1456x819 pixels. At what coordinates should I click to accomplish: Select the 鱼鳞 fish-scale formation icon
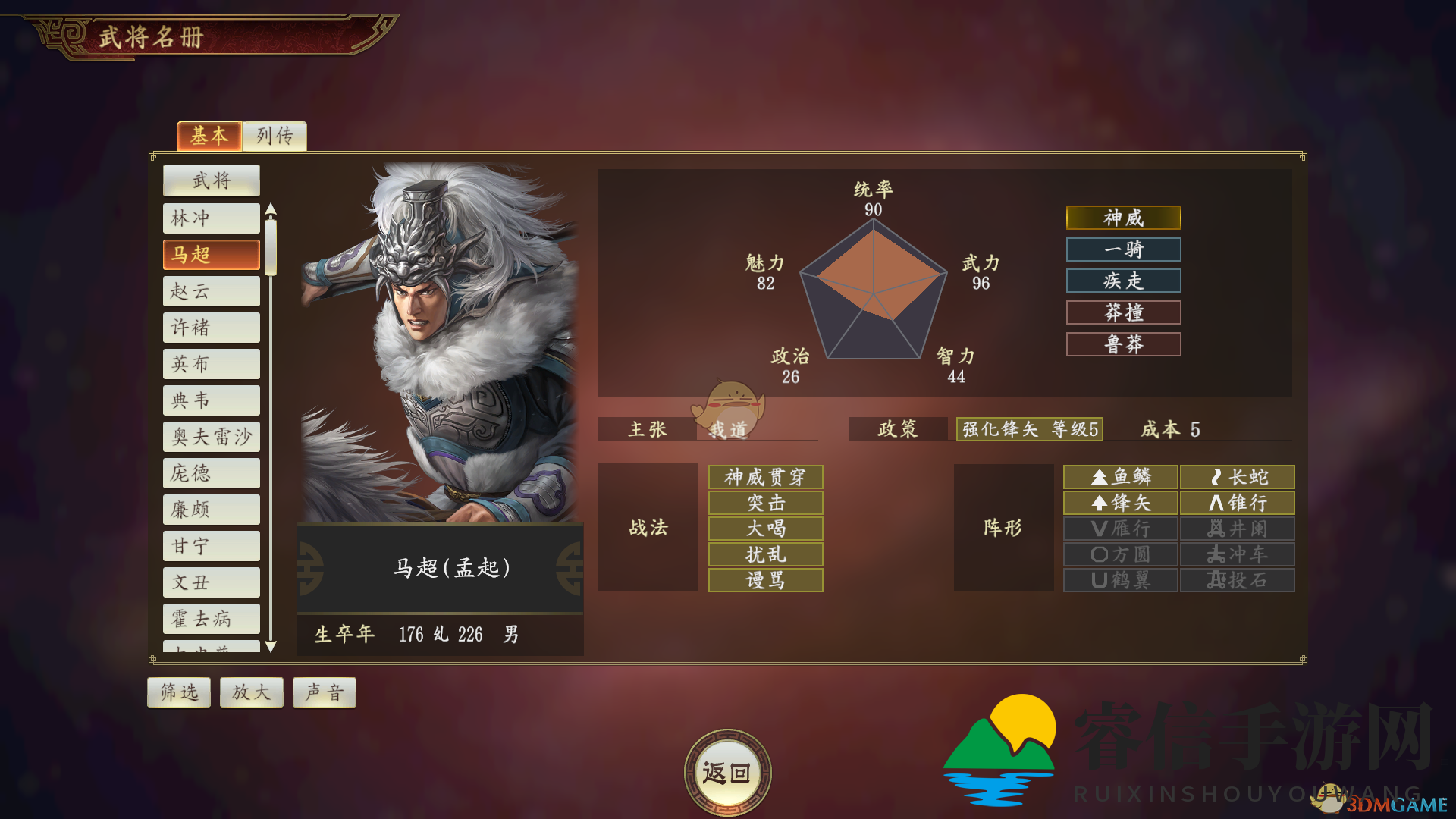point(1120,477)
